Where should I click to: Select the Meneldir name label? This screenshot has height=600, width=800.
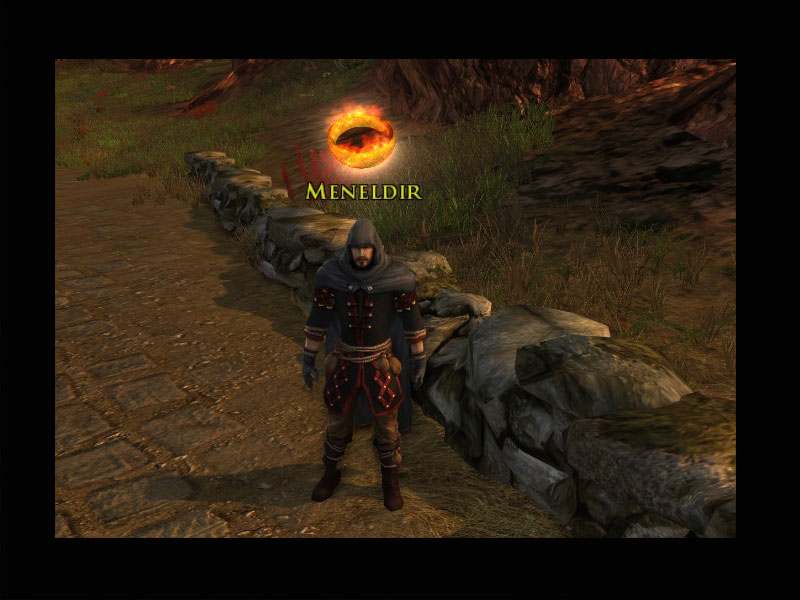[x=363, y=190]
